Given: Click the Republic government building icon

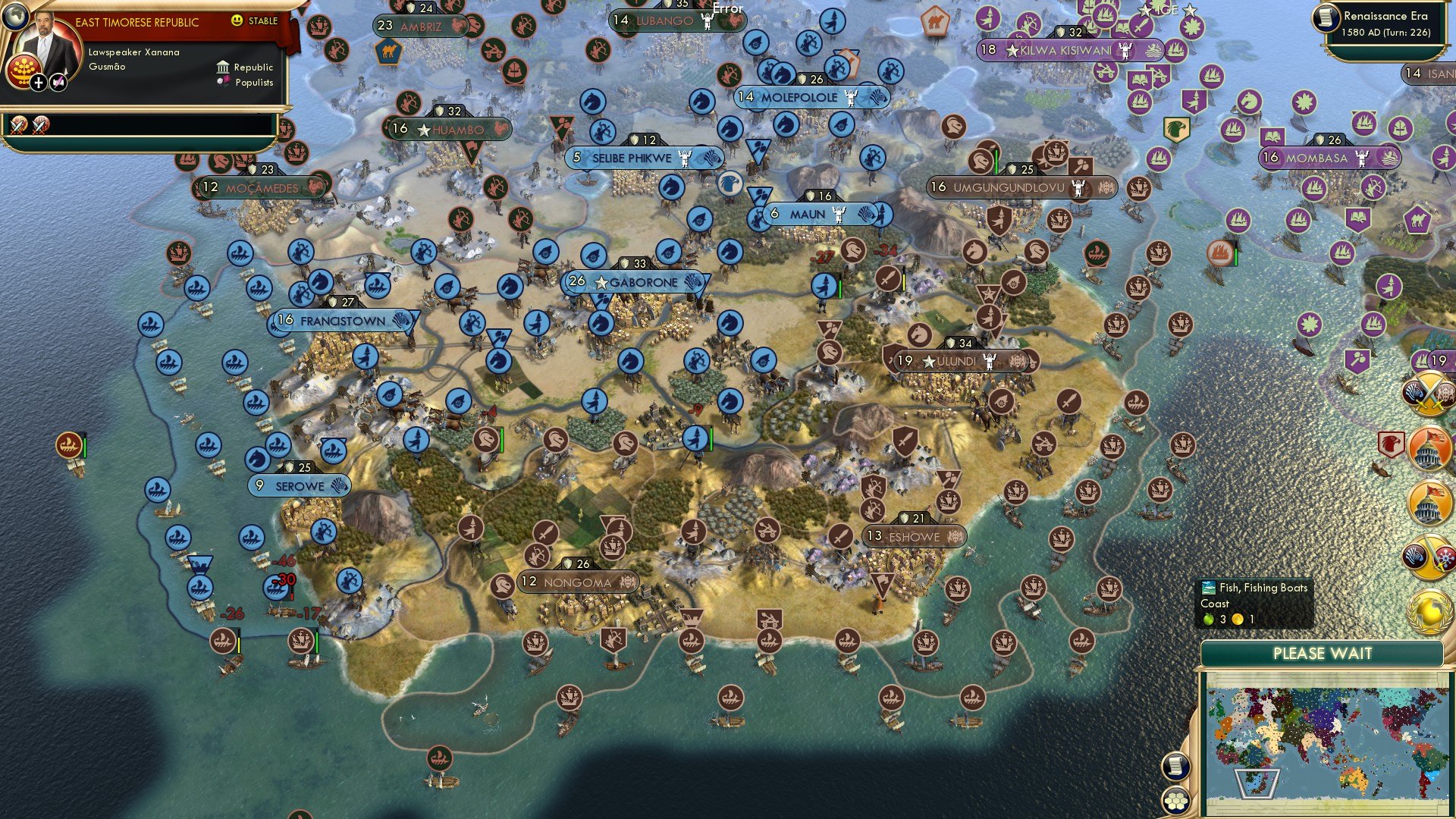Looking at the screenshot, I should click(x=224, y=68).
